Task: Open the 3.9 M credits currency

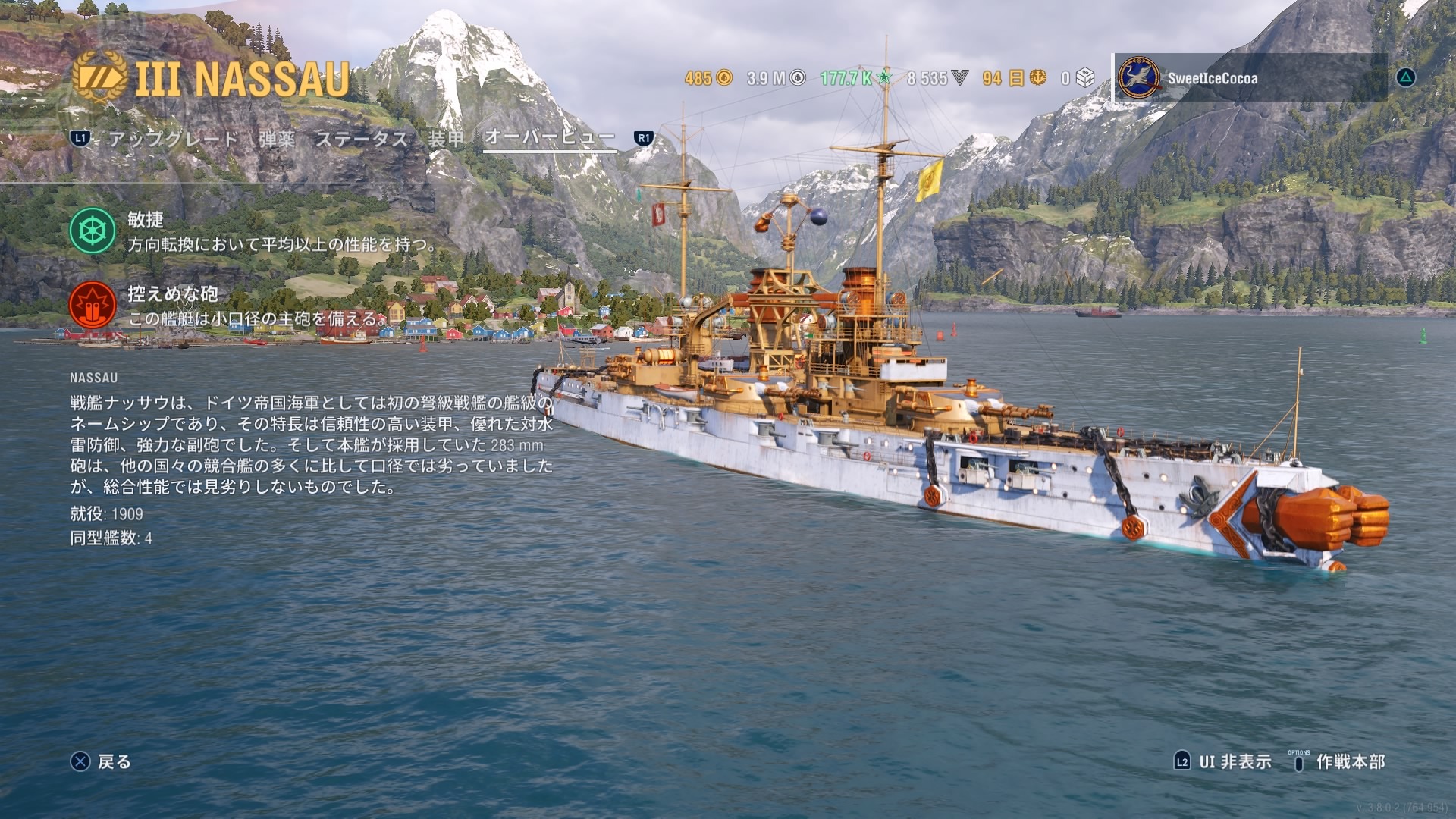Action: point(776,78)
